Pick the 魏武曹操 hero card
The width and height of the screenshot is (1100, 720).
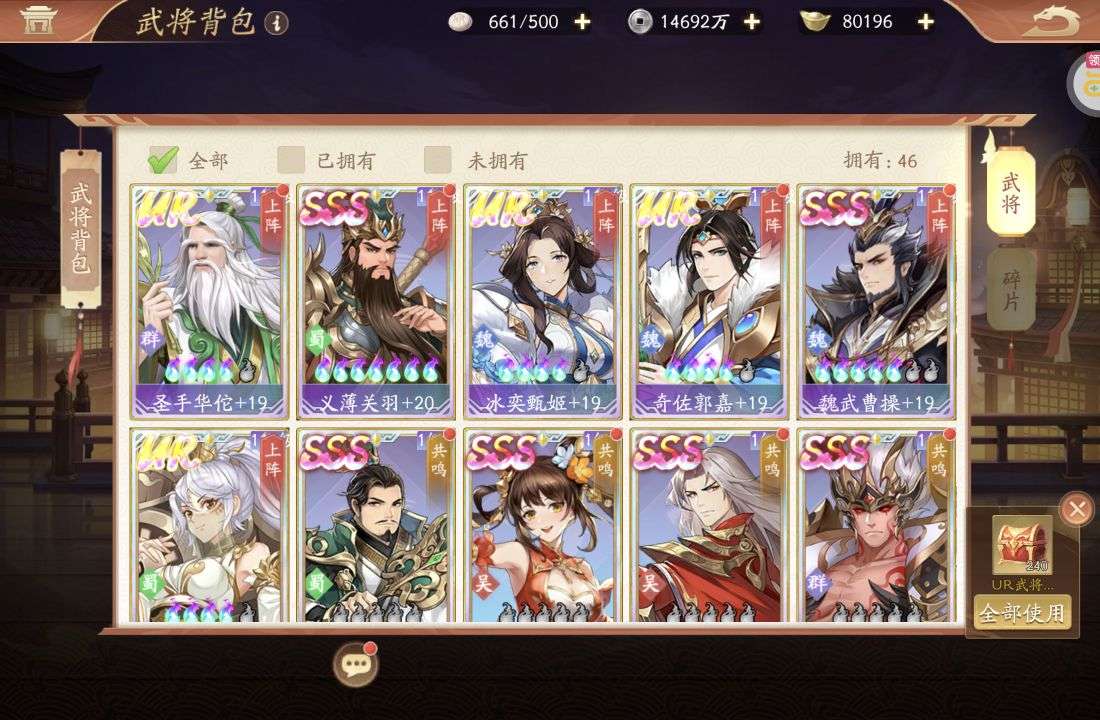pyautogui.click(x=877, y=302)
